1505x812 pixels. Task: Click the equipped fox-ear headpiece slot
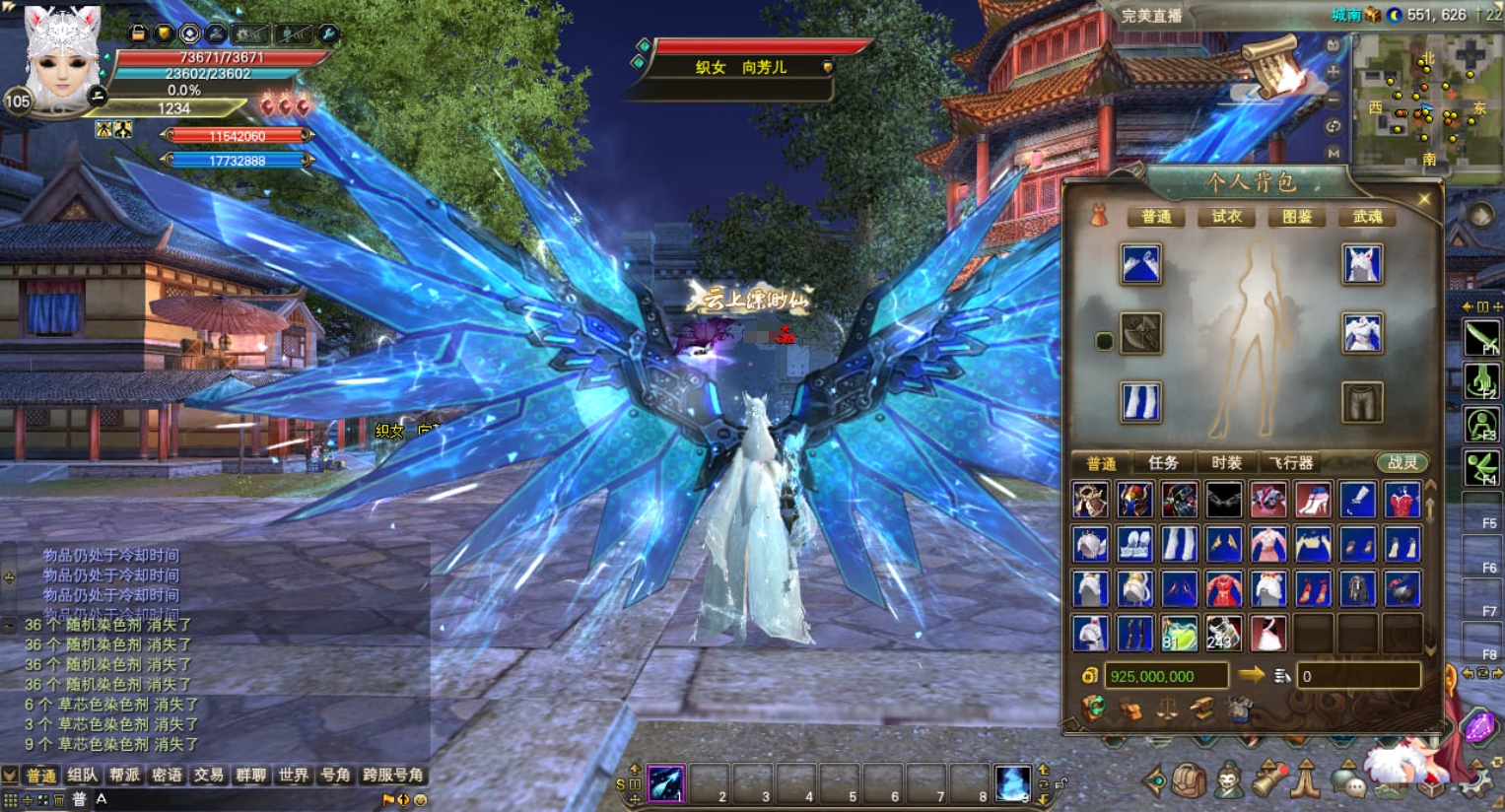tap(1362, 264)
